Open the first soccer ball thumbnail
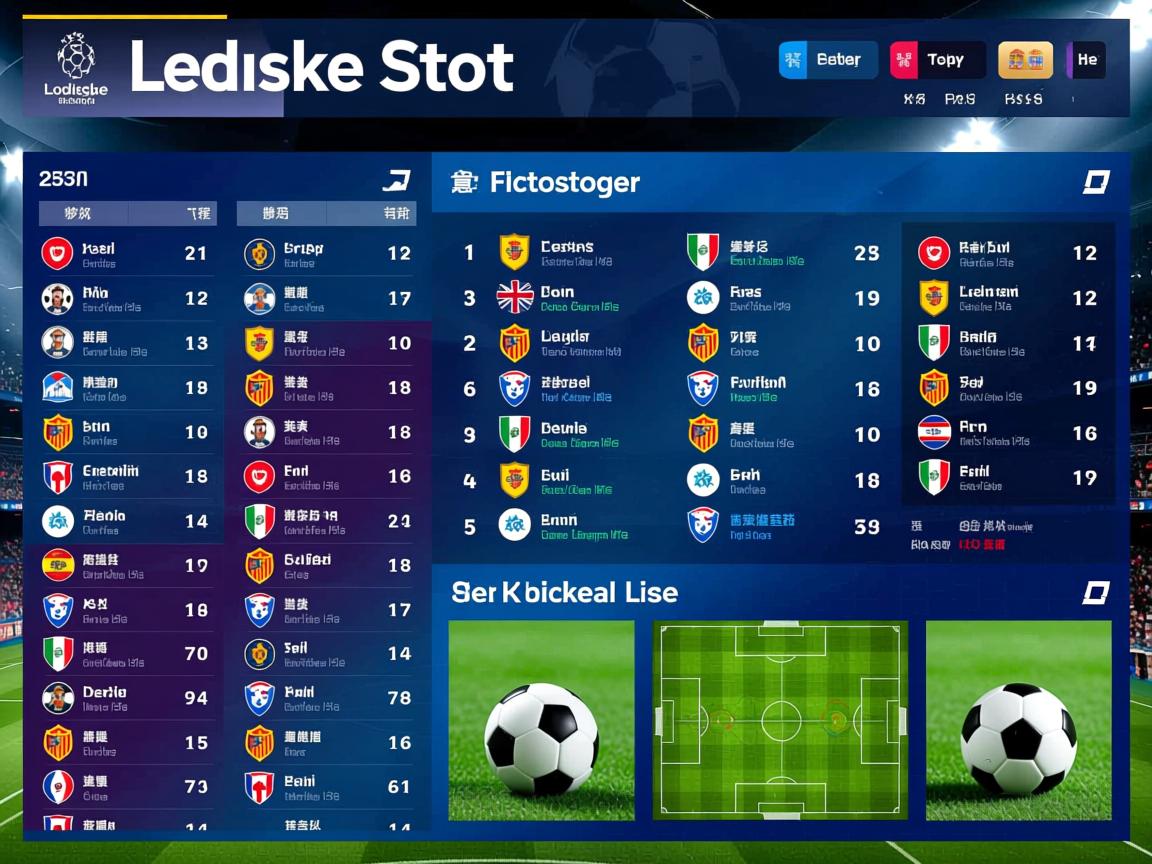This screenshot has height=864, width=1152. [x=541, y=720]
